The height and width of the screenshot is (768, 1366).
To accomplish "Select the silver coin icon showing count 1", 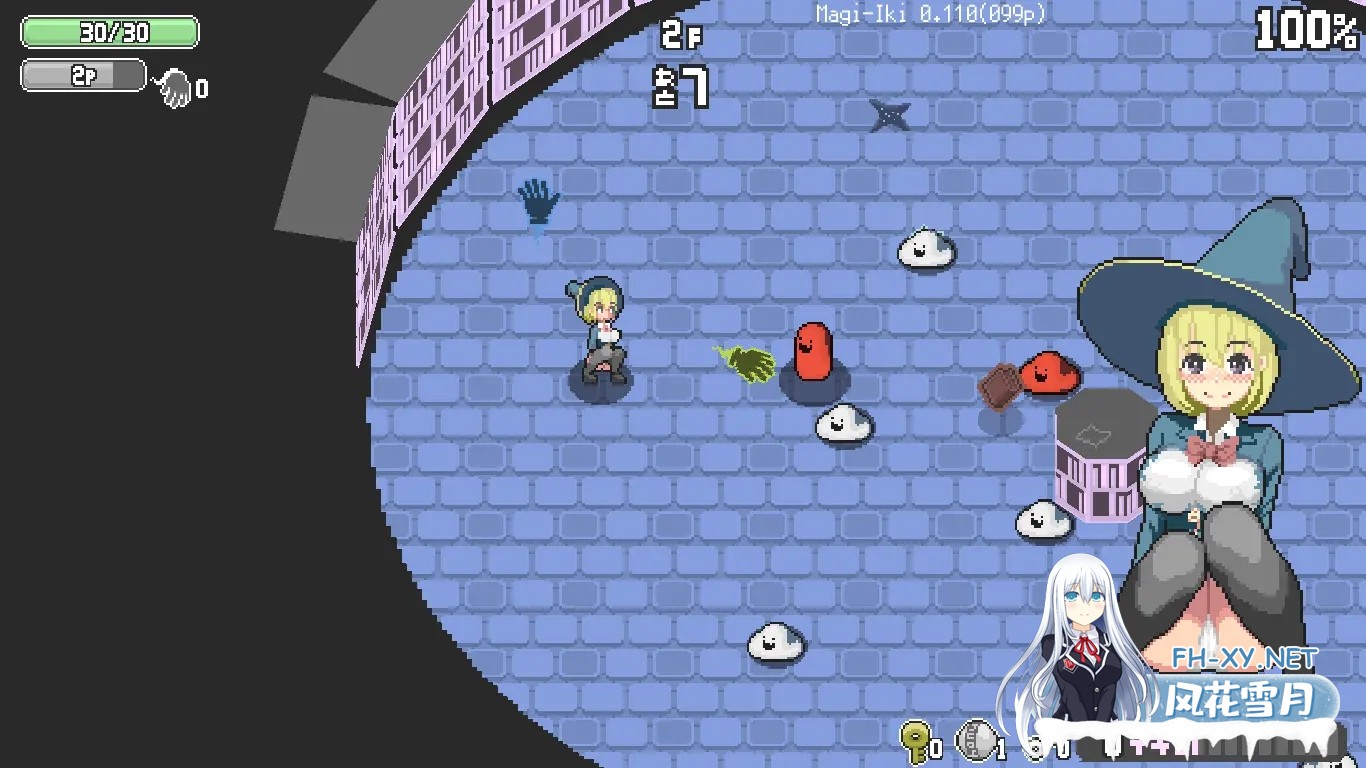I will point(975,738).
